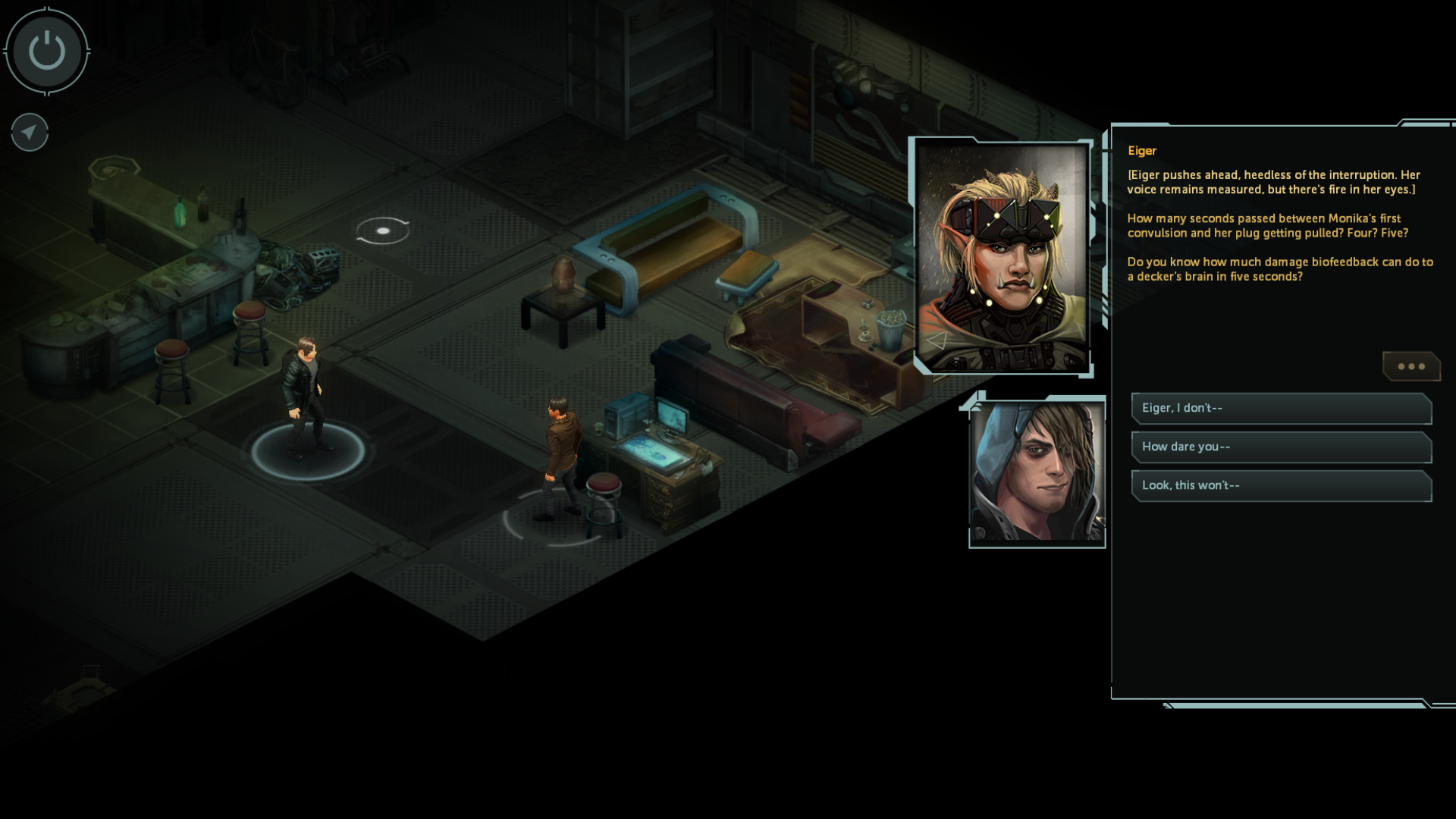Choose reply "Eiger, I don't--"
The width and height of the screenshot is (1456, 819).
1281,408
